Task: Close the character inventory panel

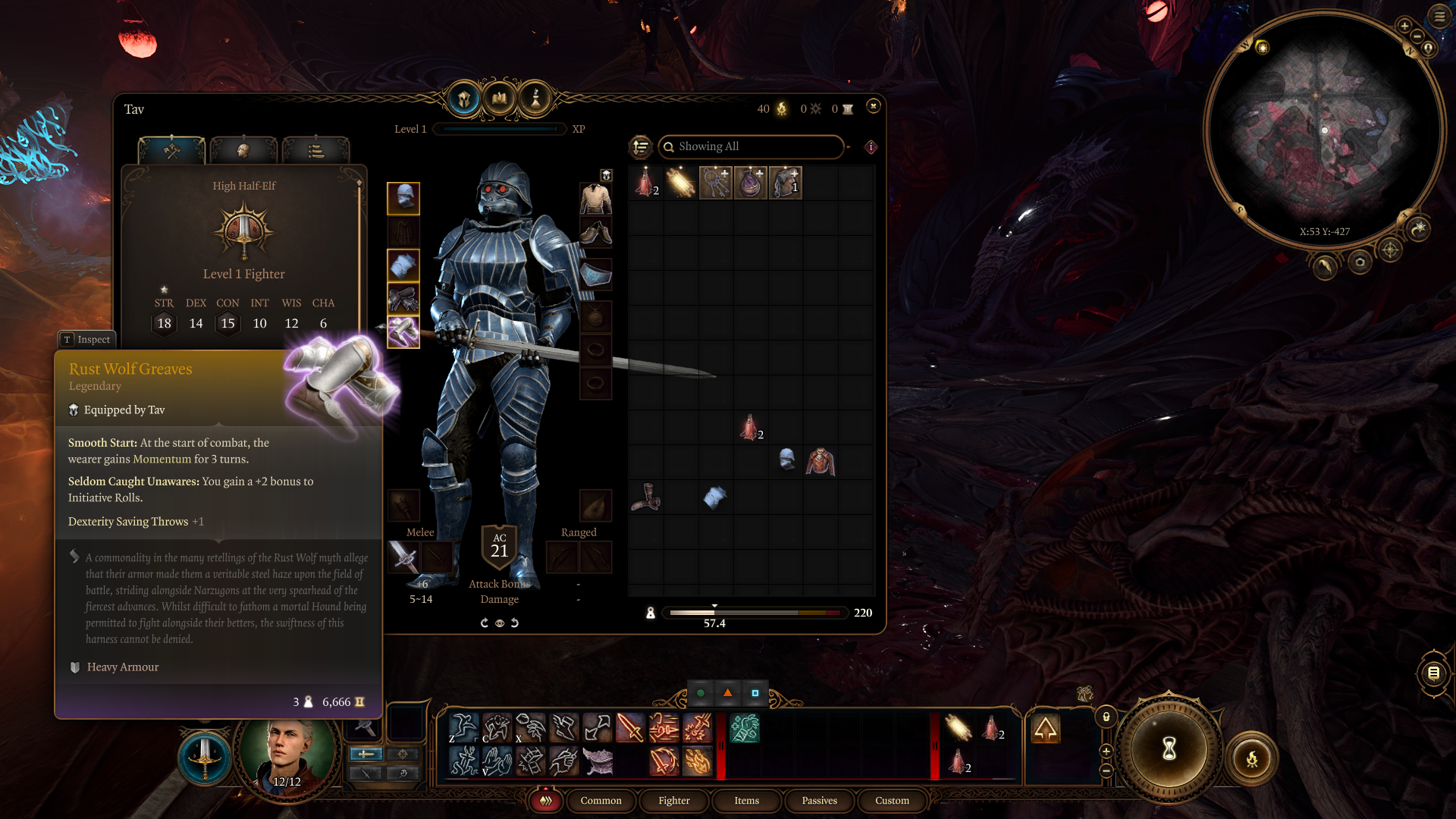Action: click(874, 106)
